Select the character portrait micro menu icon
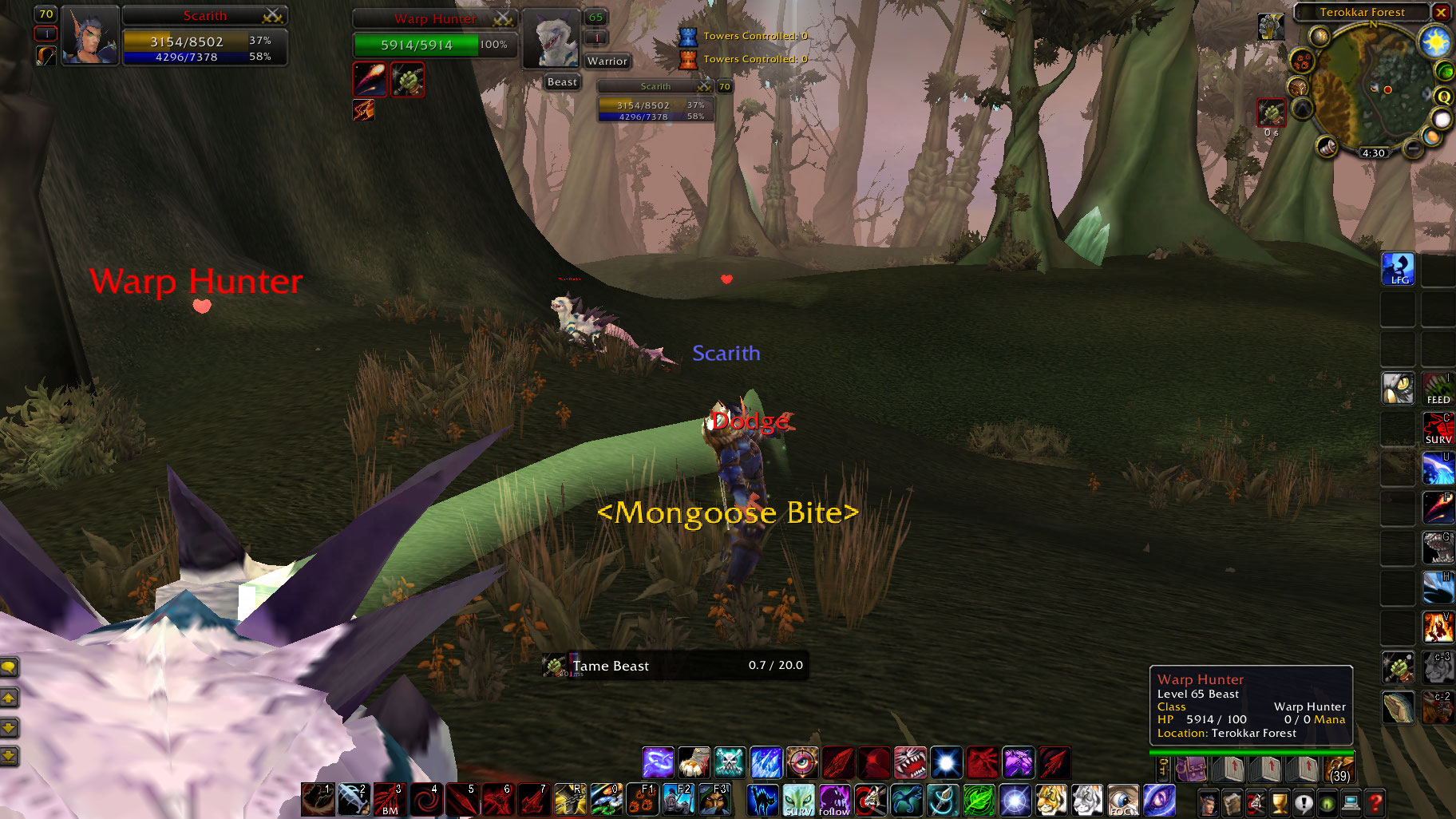1456x819 pixels. [x=1208, y=805]
